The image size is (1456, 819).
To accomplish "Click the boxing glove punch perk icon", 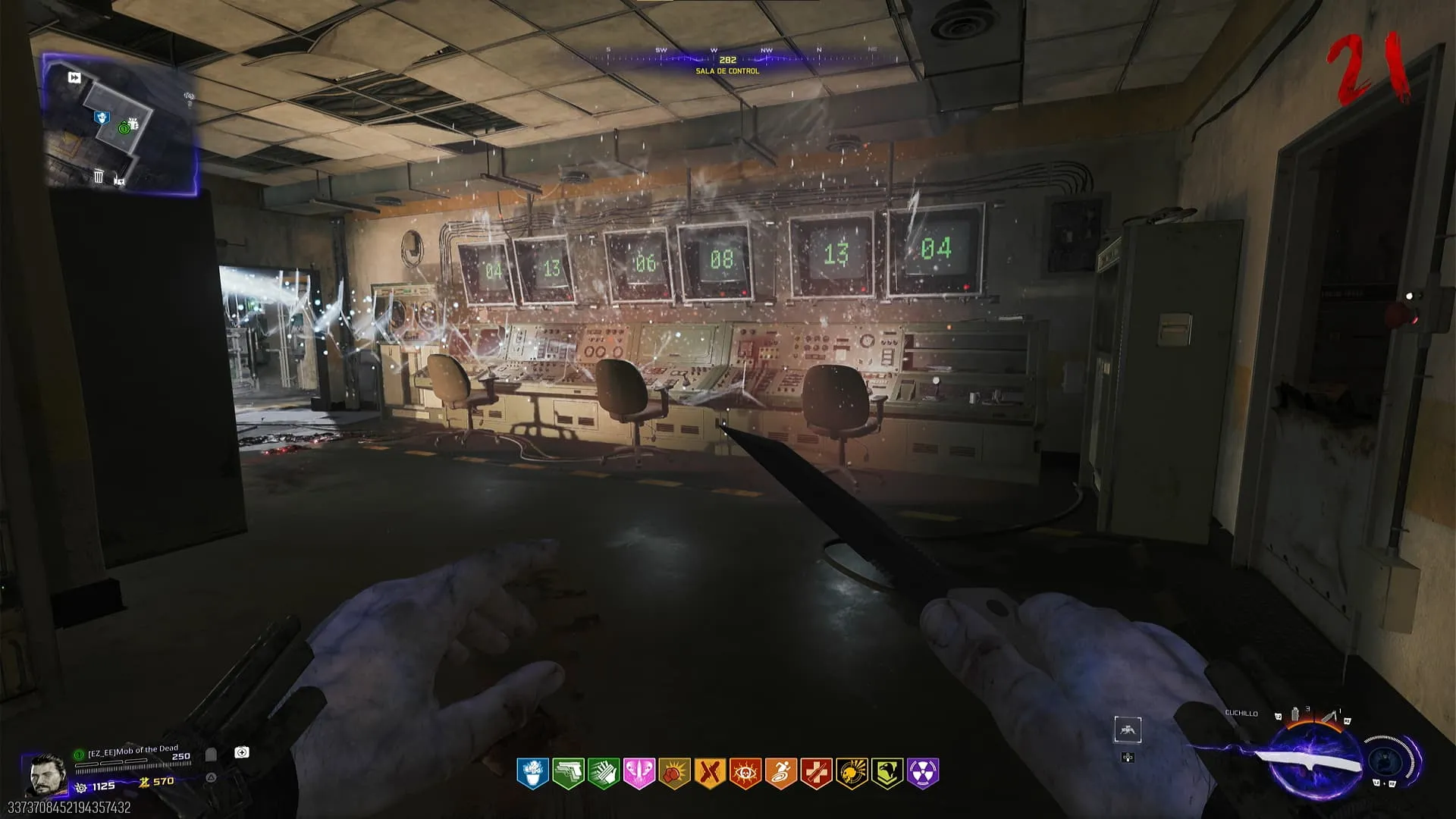I will [x=674, y=773].
